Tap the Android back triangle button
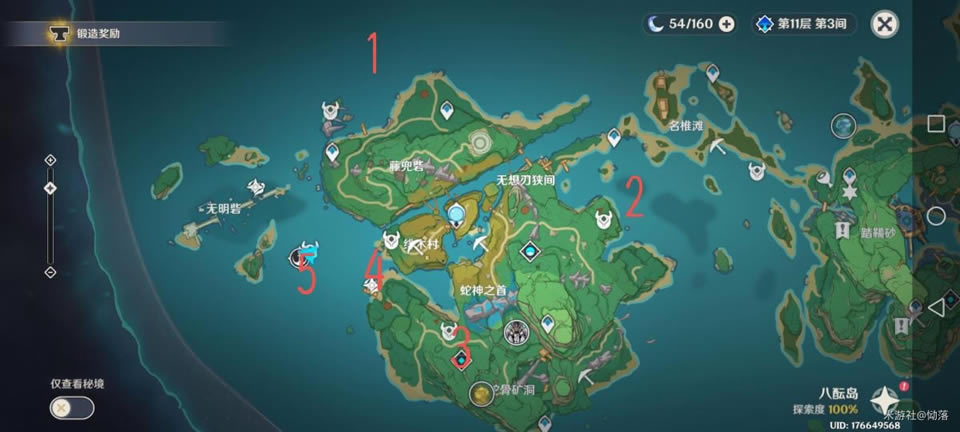The height and width of the screenshot is (432, 960). pyautogui.click(x=935, y=308)
